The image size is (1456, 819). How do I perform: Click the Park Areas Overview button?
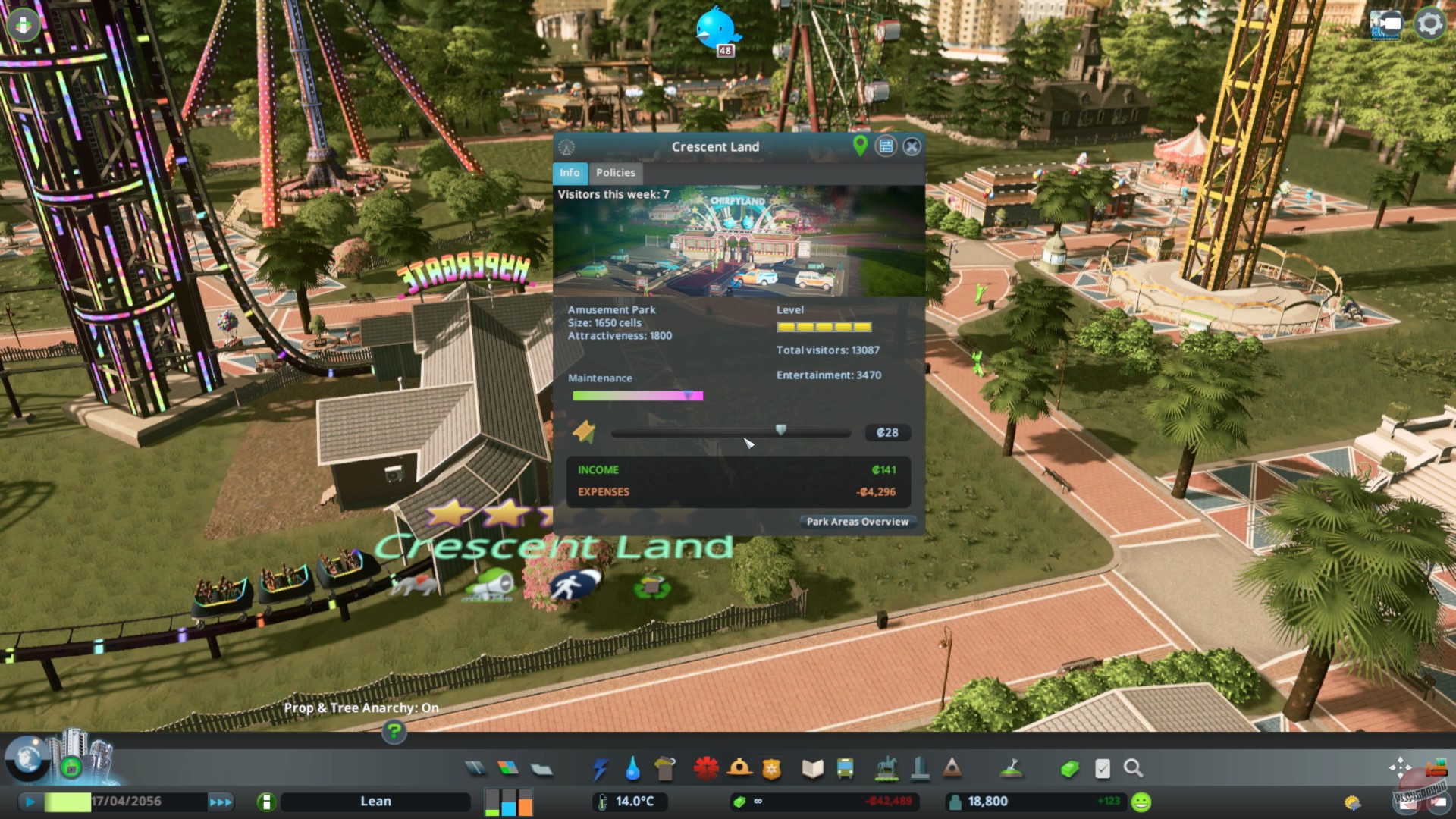tap(857, 522)
